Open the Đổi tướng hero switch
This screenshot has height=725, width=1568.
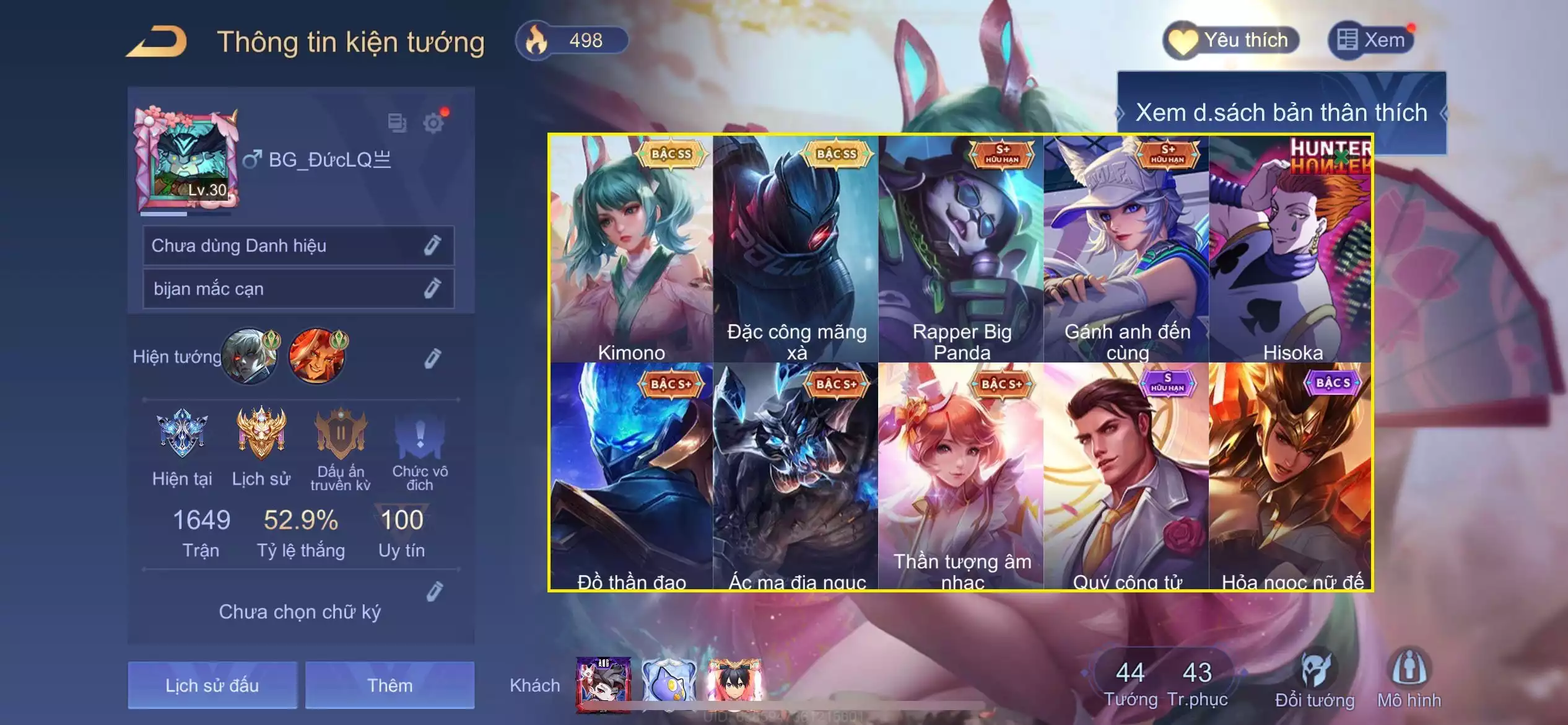1315,679
